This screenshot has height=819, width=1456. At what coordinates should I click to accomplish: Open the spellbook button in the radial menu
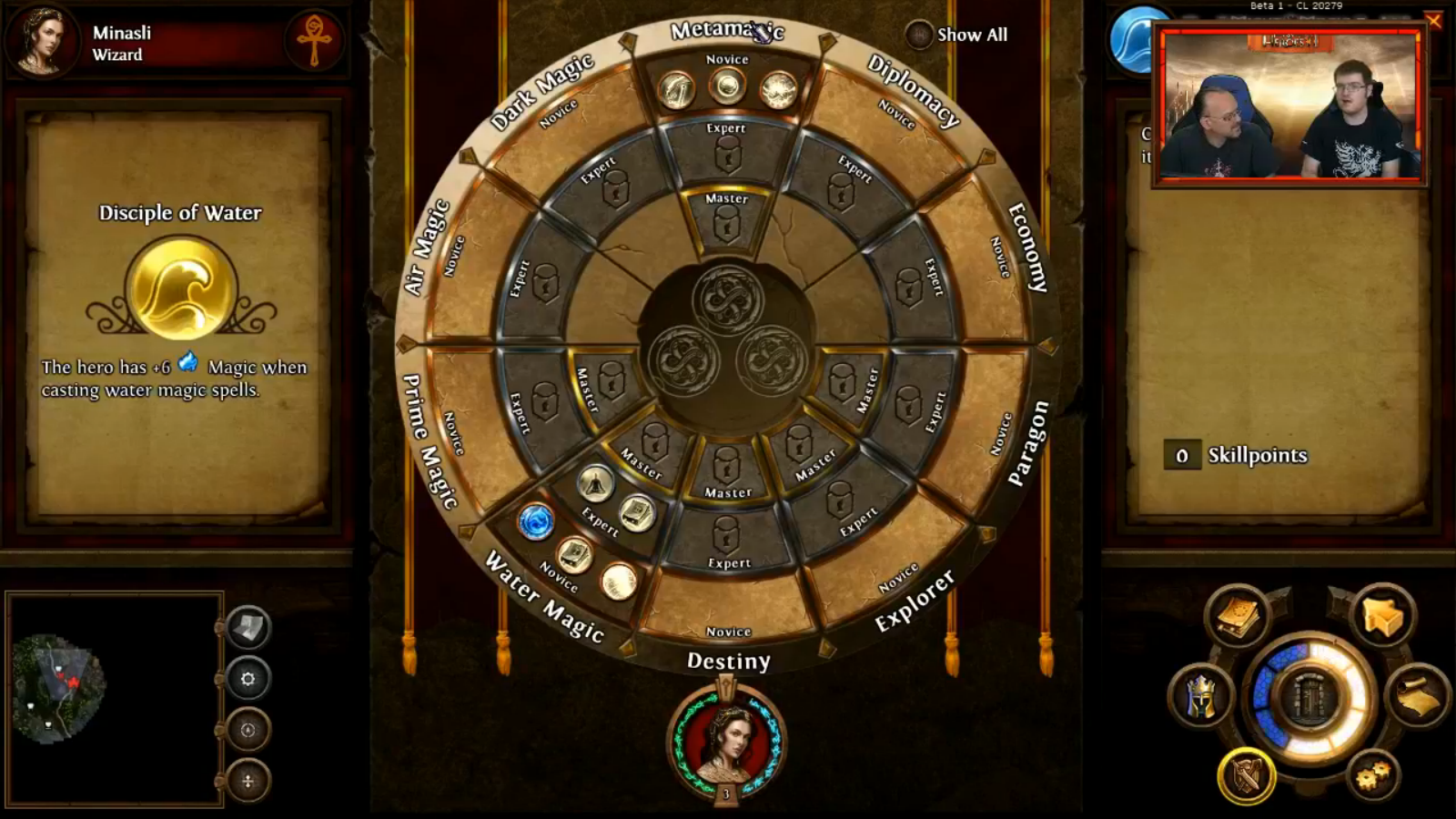[1236, 616]
